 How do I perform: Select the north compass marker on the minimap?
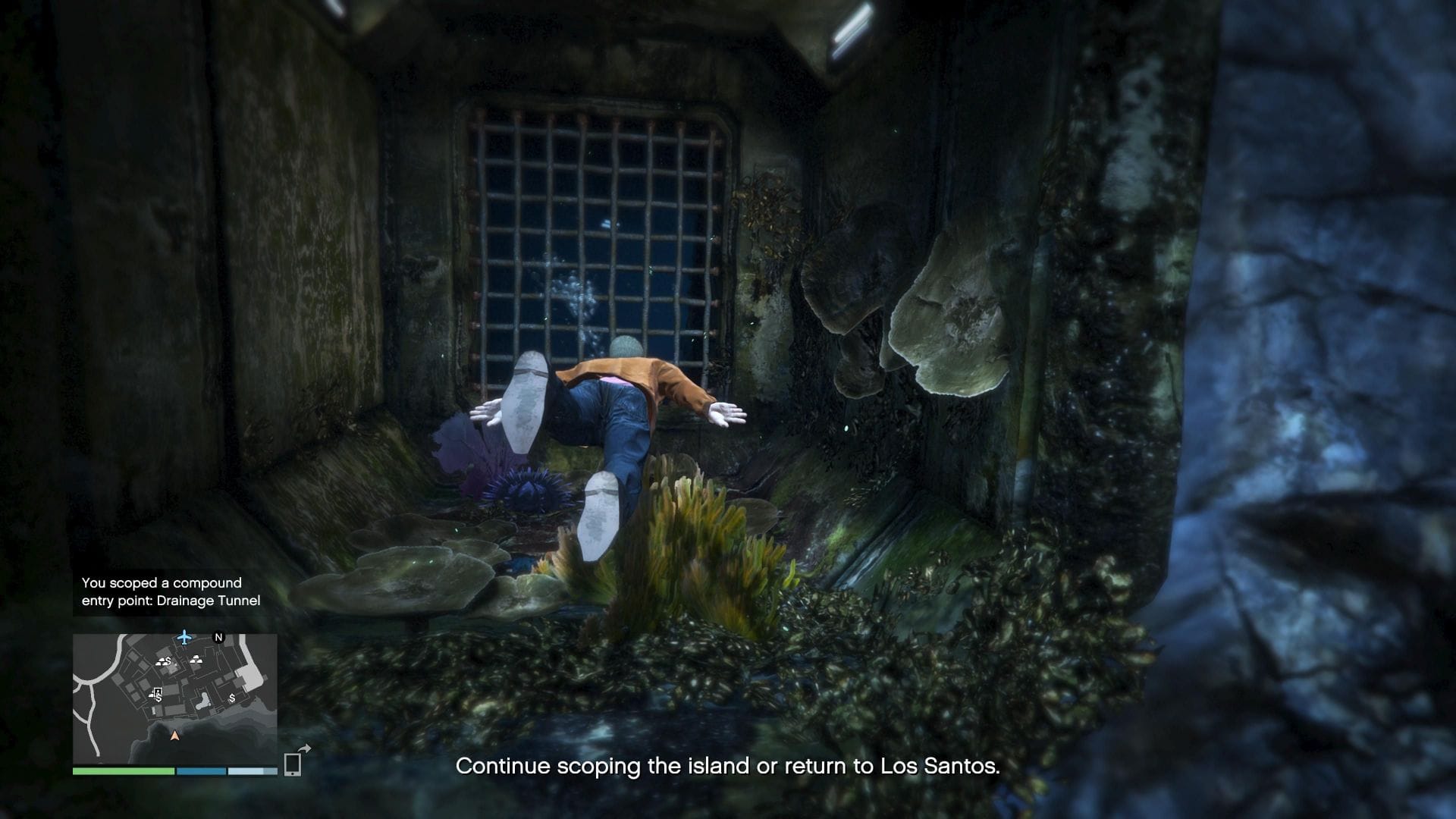(219, 638)
